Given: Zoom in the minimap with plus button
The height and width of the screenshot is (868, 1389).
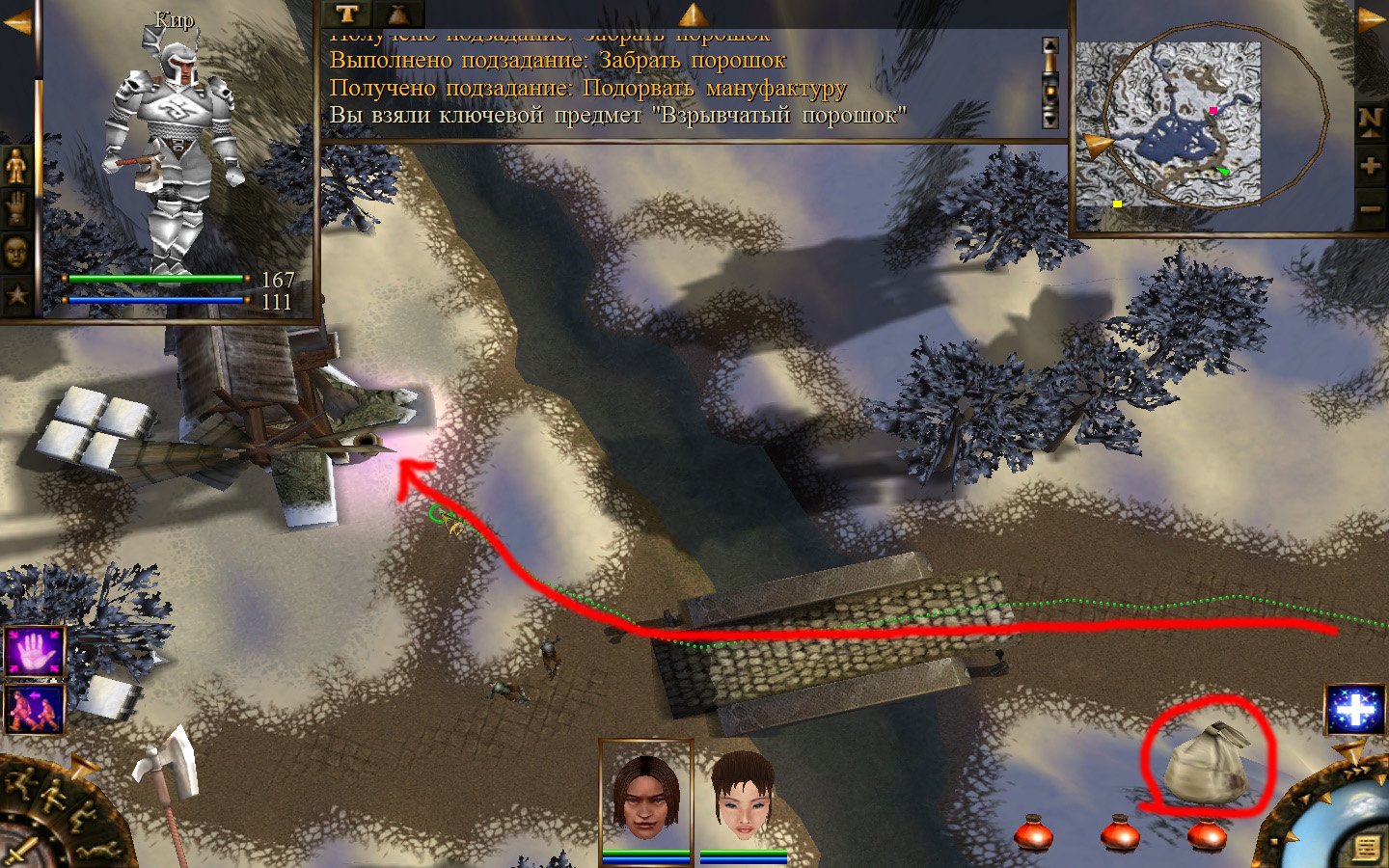Looking at the screenshot, I should coord(1371,165).
